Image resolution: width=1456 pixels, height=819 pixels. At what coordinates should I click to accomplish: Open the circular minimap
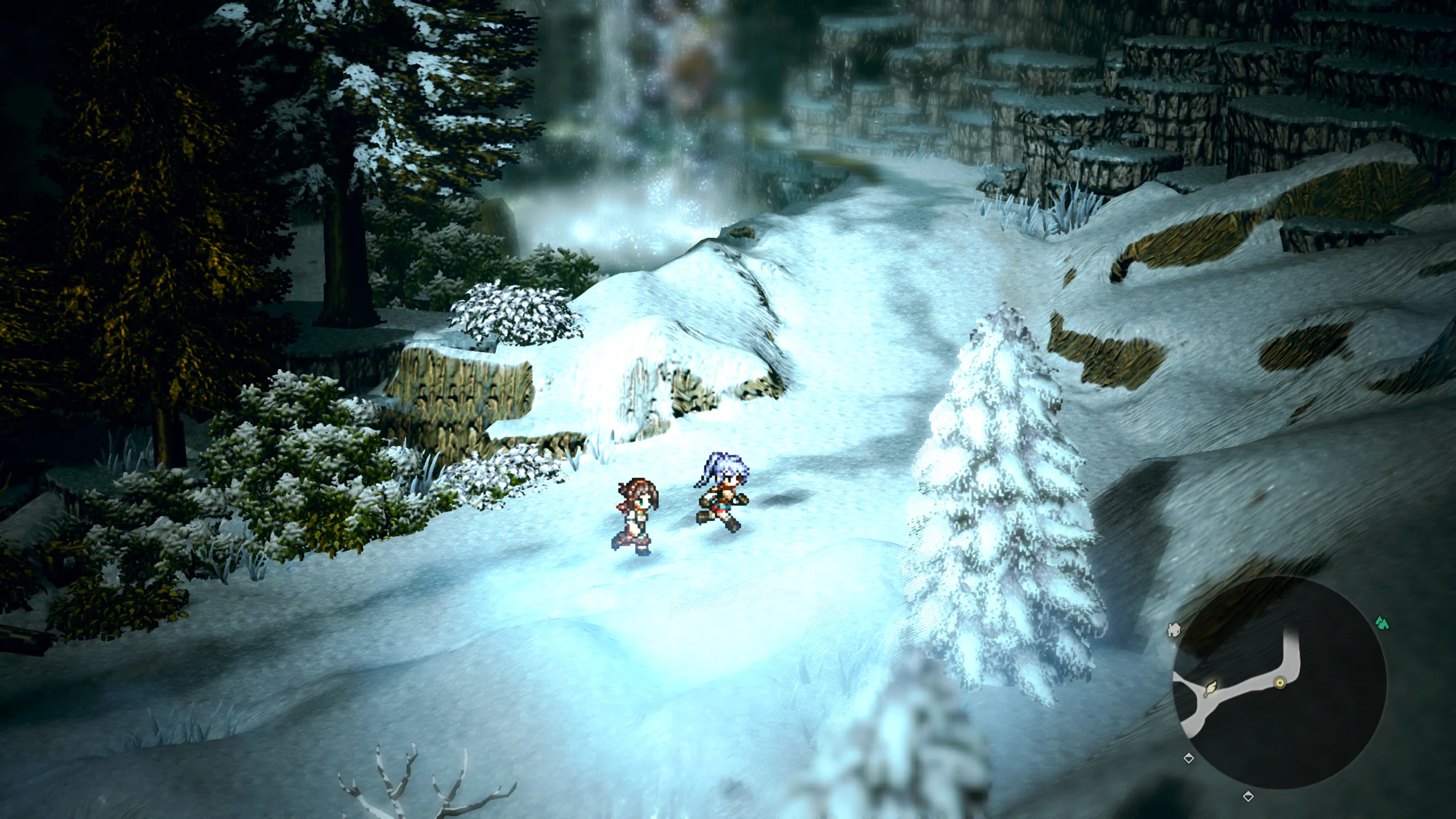(x=1279, y=682)
